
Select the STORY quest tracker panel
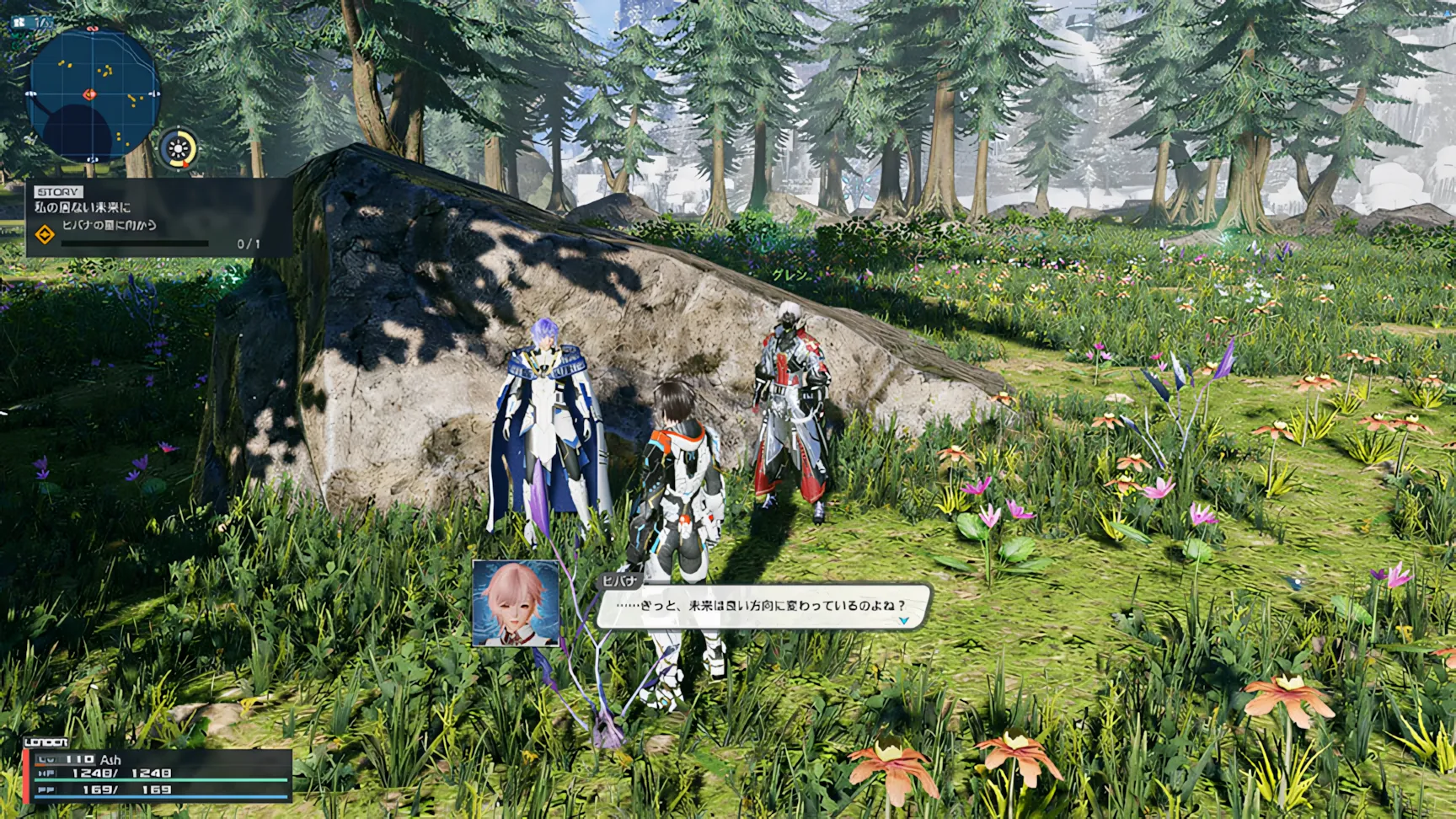158,217
